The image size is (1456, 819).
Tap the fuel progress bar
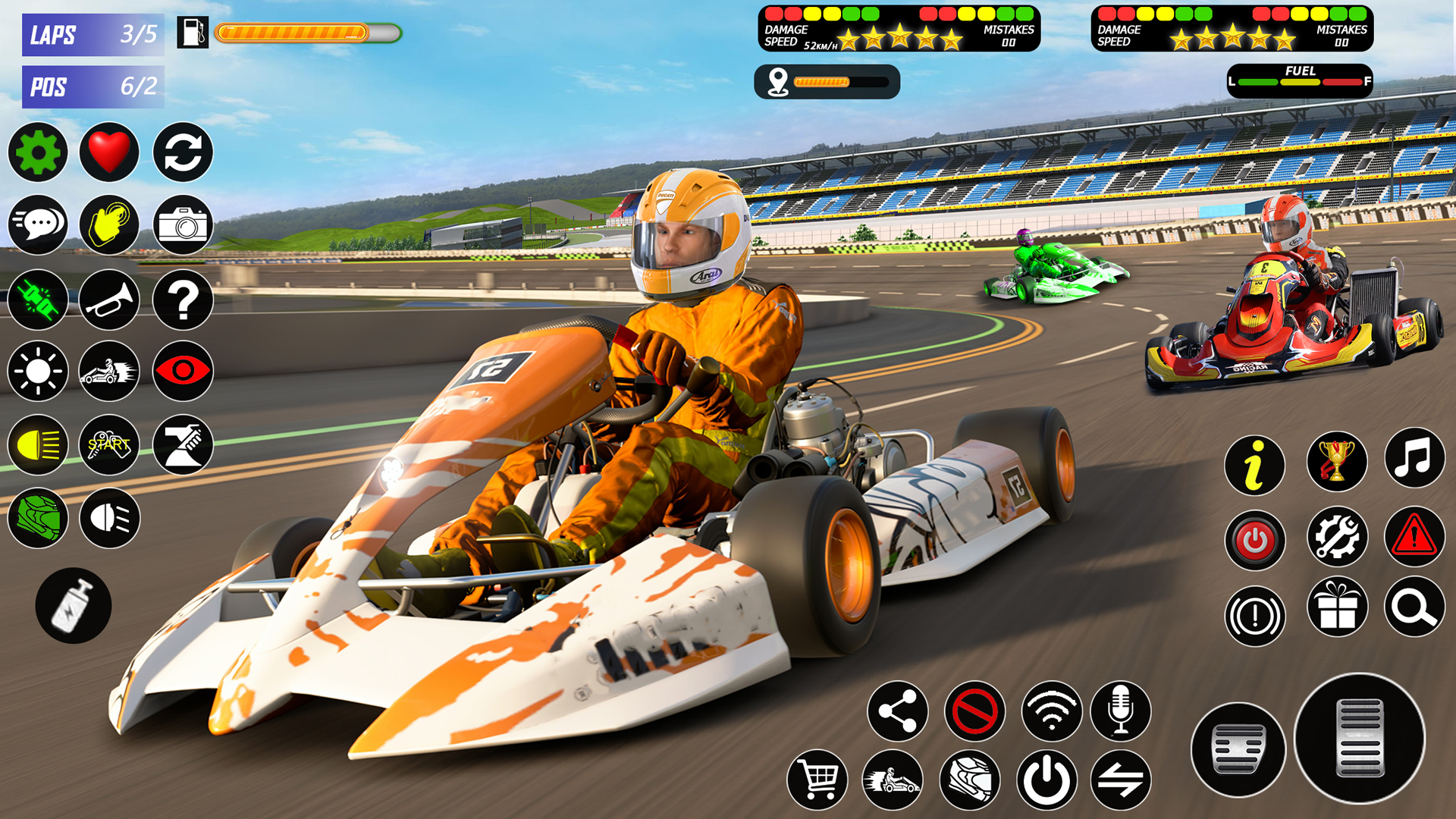(303, 33)
